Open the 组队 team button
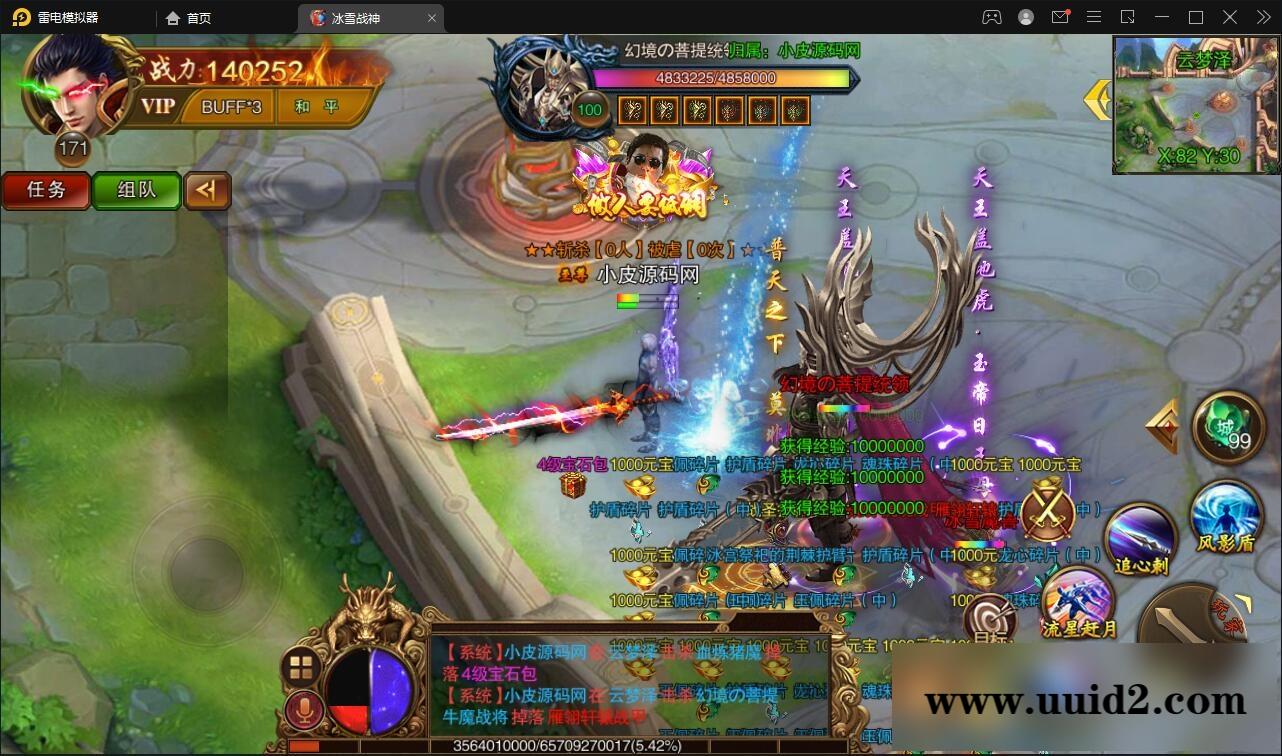The width and height of the screenshot is (1282, 756). click(136, 191)
